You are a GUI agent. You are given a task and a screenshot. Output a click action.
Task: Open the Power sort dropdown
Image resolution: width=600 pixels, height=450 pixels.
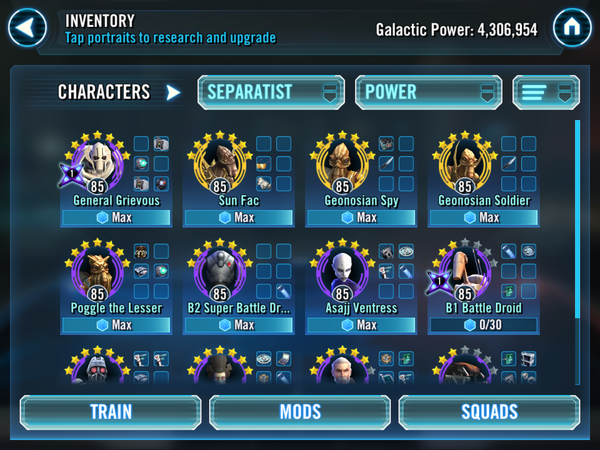pos(428,92)
